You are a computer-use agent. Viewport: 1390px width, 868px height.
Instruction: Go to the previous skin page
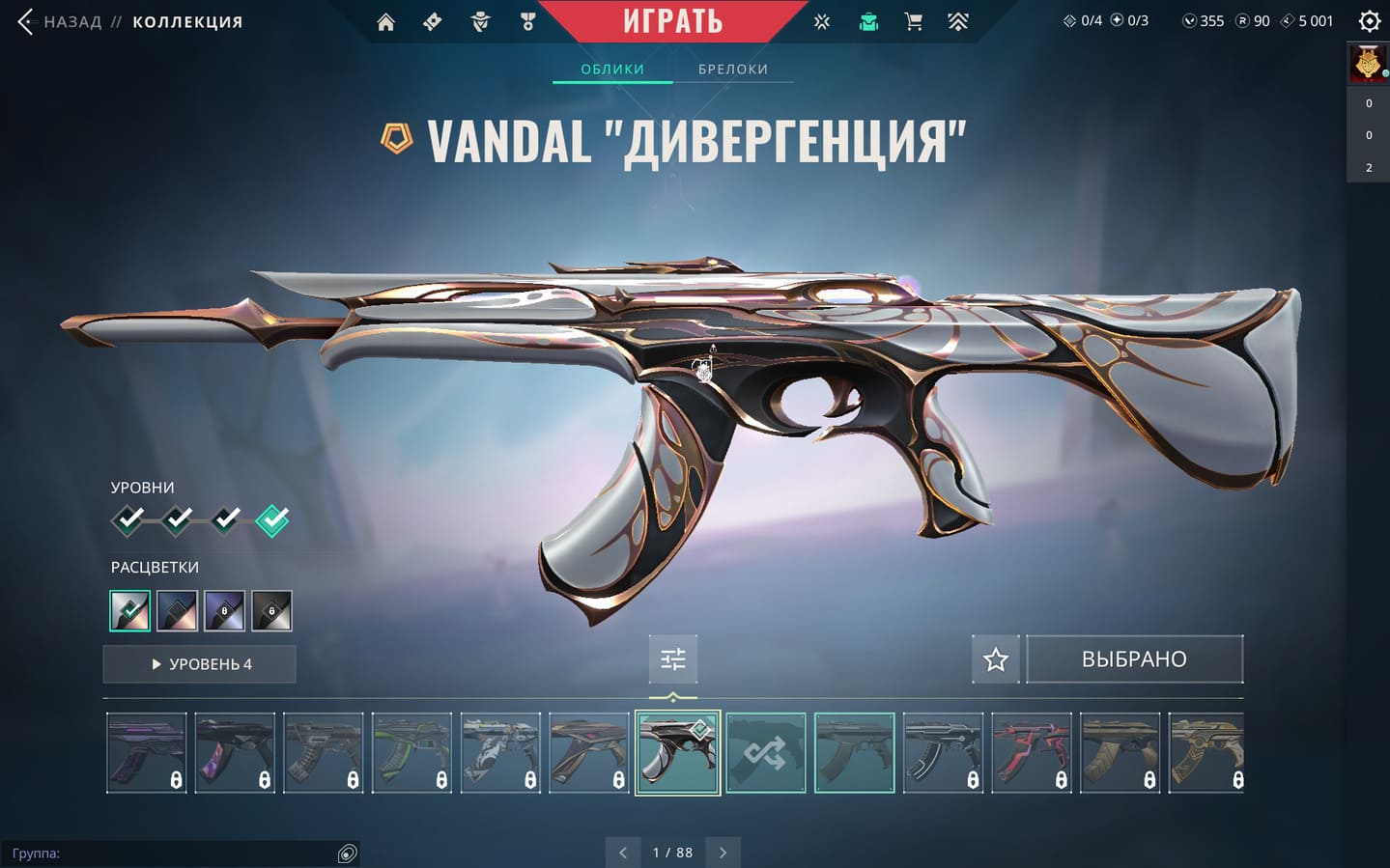(x=623, y=853)
